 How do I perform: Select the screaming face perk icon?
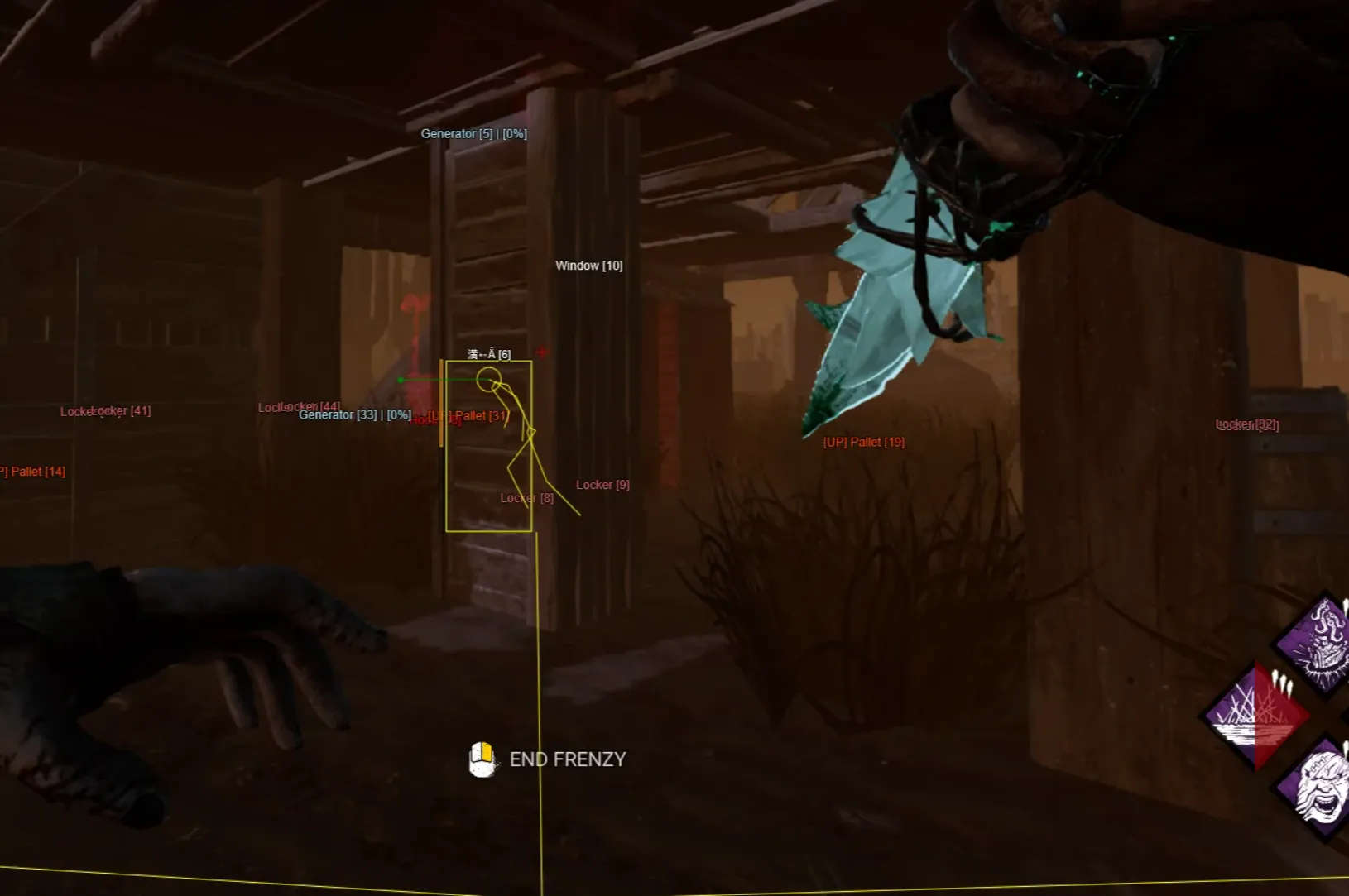pyautogui.click(x=1321, y=787)
